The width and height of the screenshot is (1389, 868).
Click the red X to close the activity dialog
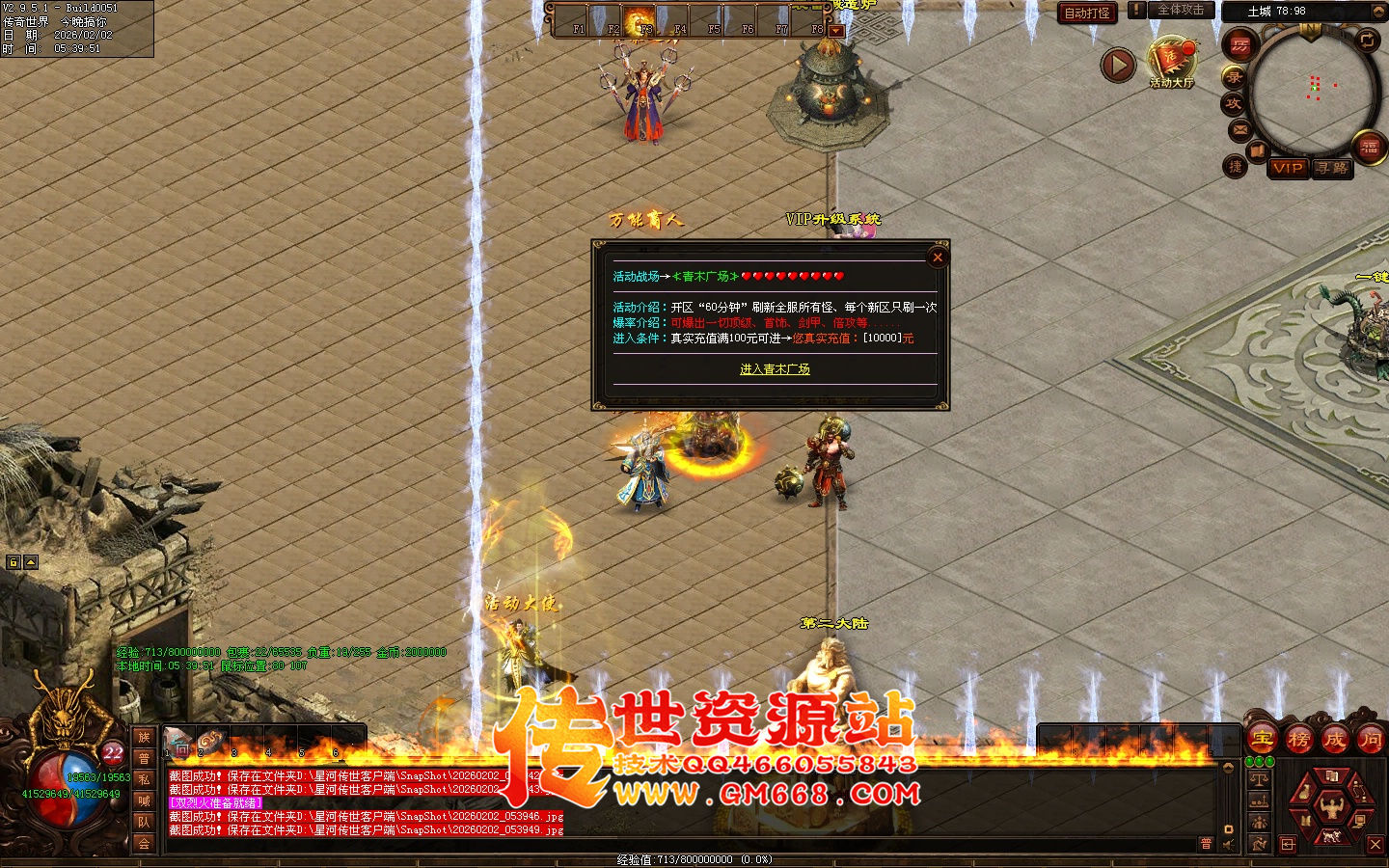click(x=937, y=258)
